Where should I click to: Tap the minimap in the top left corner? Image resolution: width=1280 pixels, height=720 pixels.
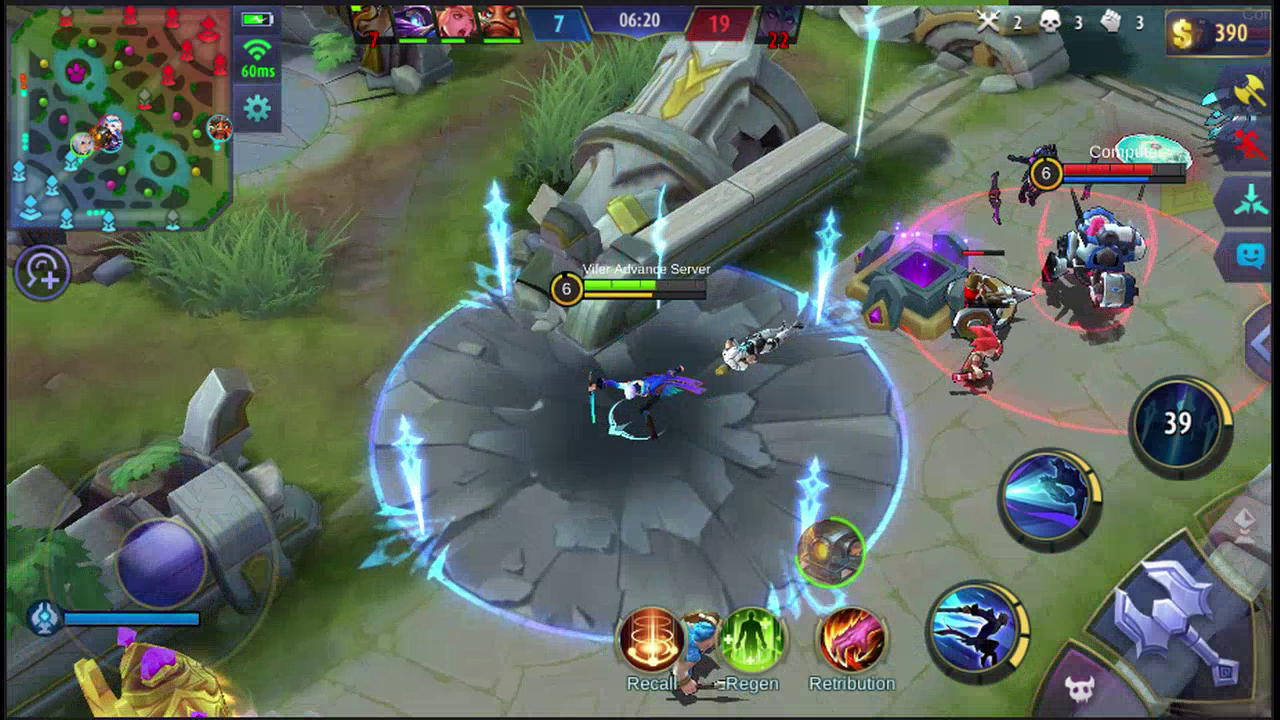point(120,120)
